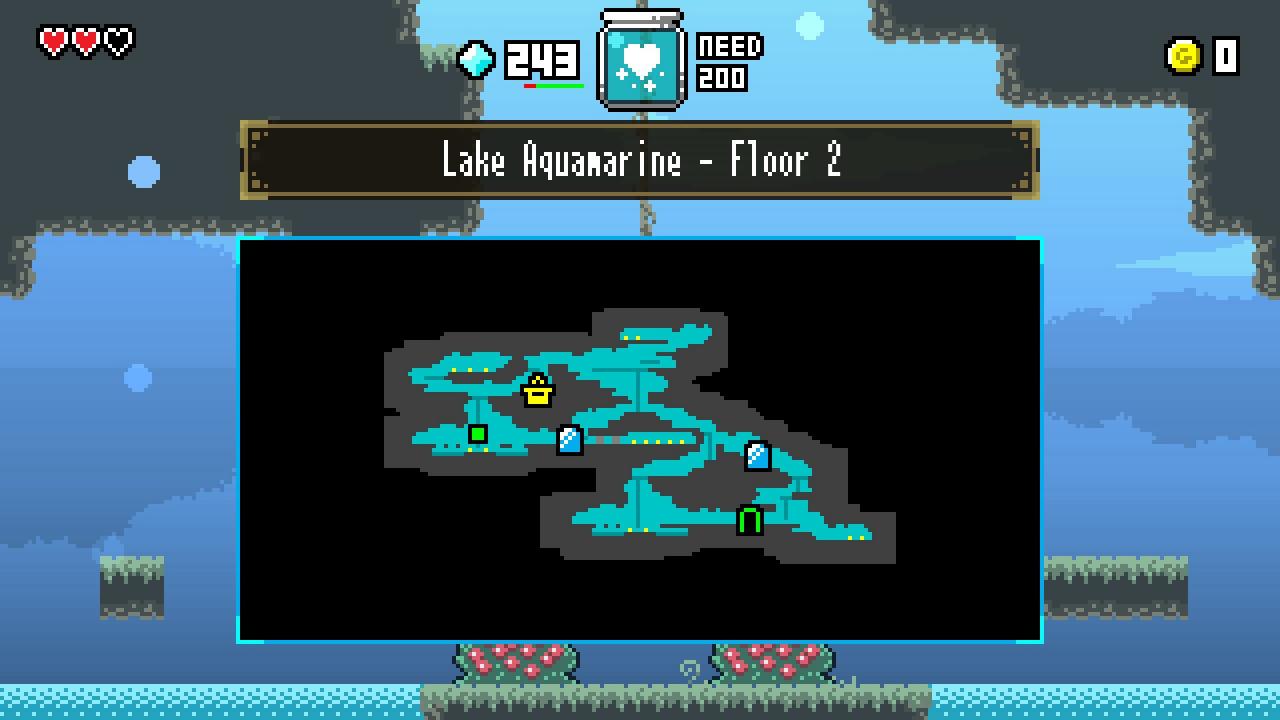Select the green doorway marker on the map

(x=750, y=520)
